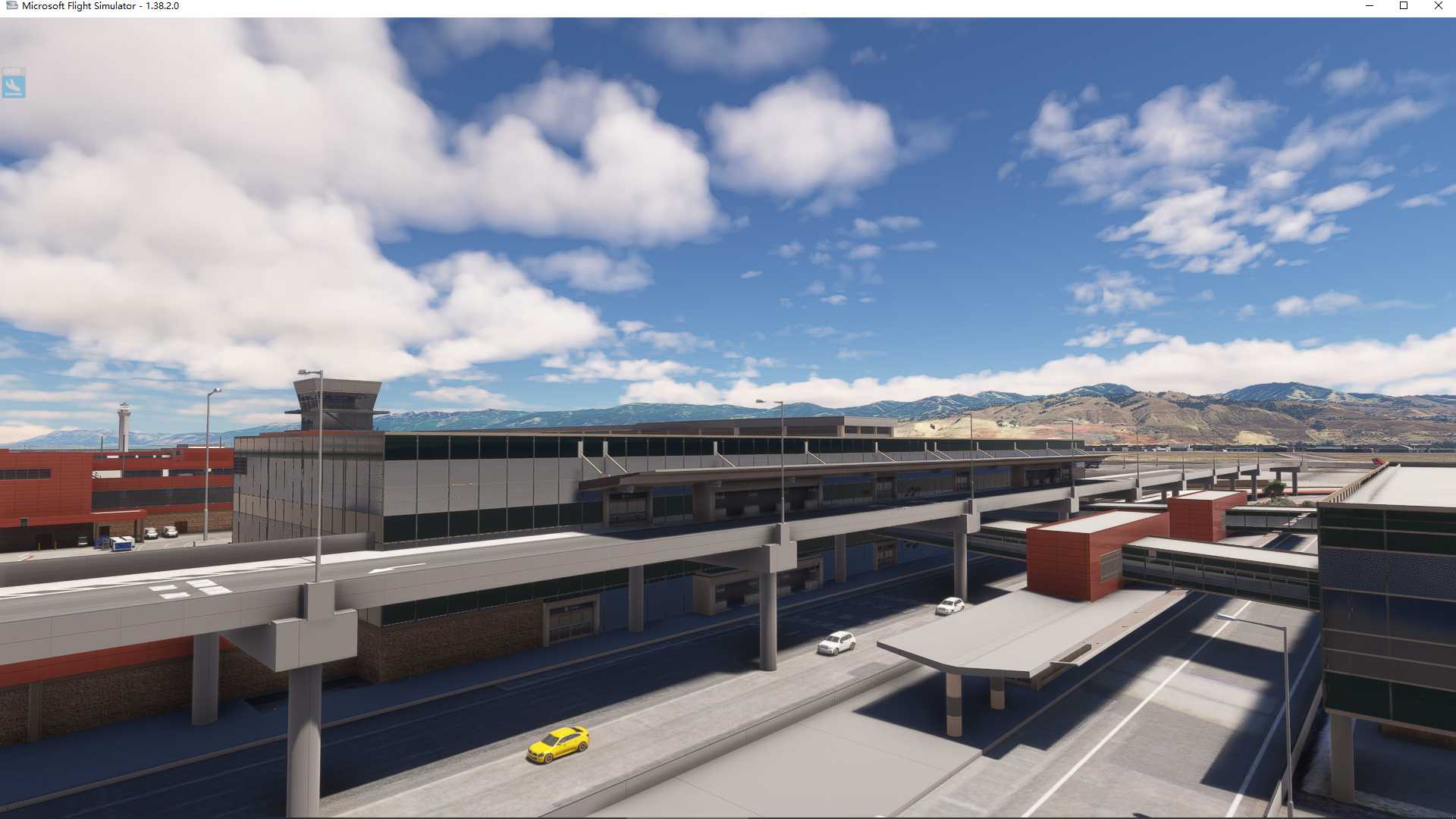Click the version number 1.38.2.0 label

click(162, 5)
